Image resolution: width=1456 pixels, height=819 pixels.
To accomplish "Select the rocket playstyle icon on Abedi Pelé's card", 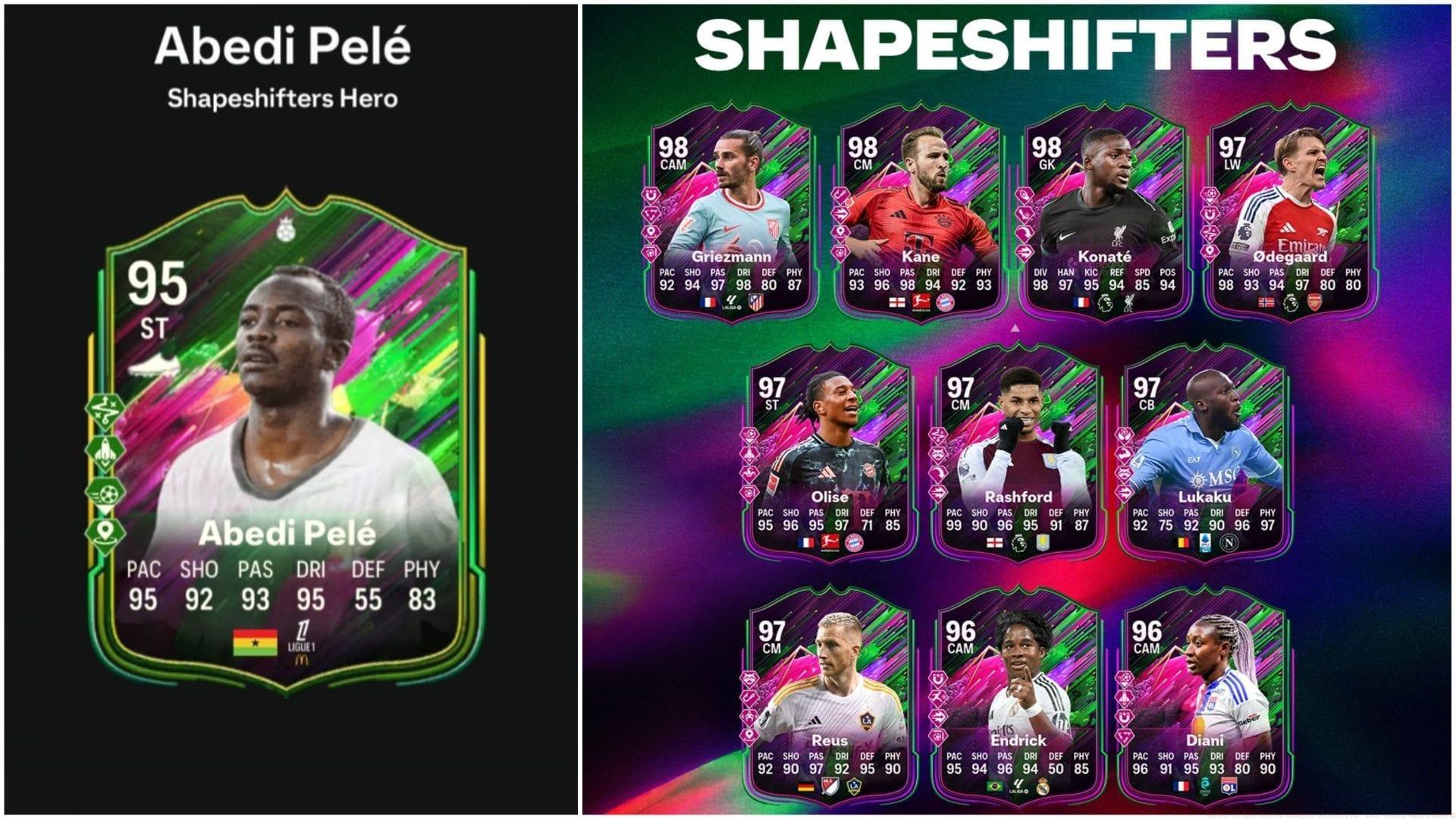I will 105,453.
